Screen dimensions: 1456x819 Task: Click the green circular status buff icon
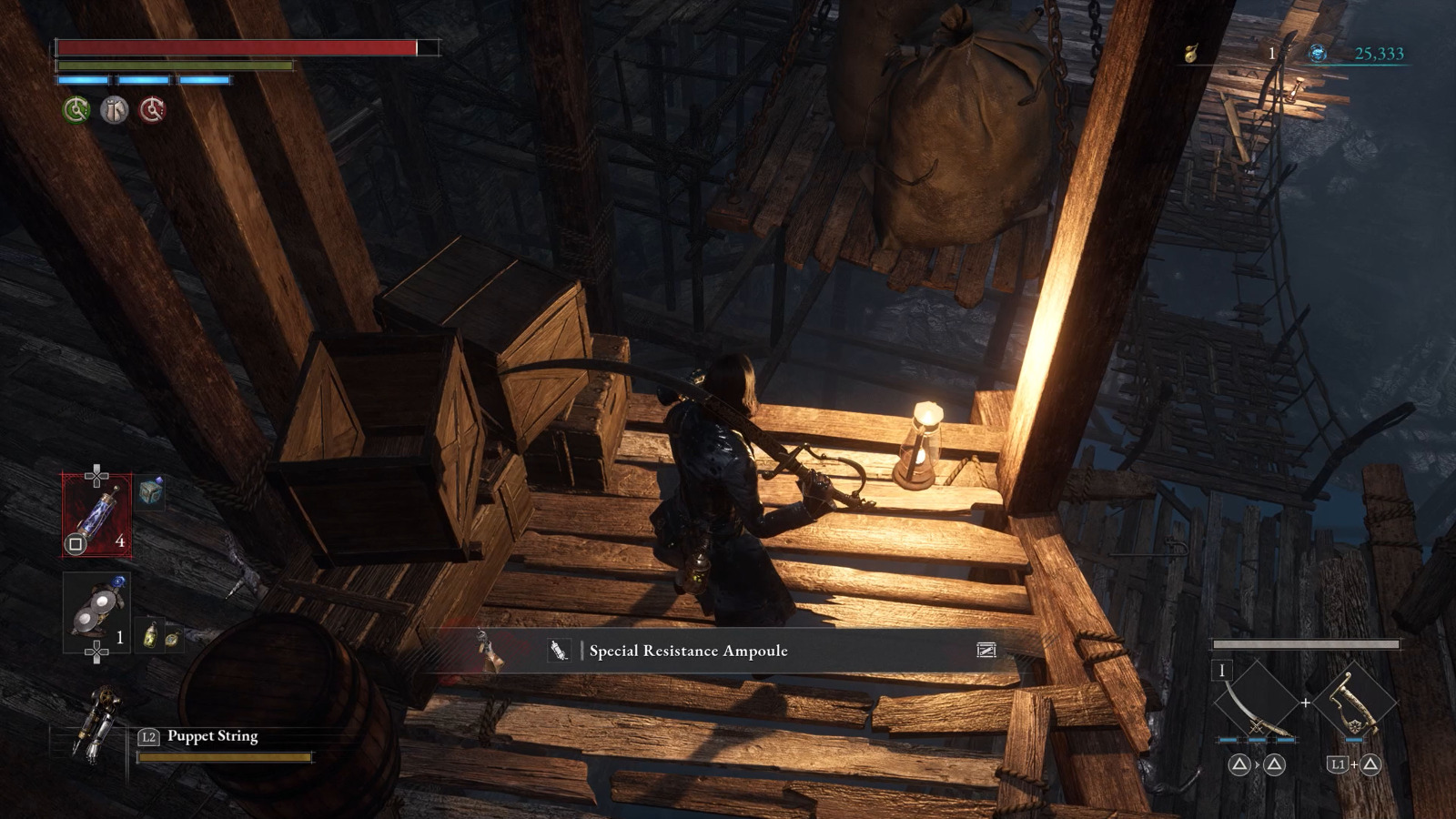click(x=76, y=110)
